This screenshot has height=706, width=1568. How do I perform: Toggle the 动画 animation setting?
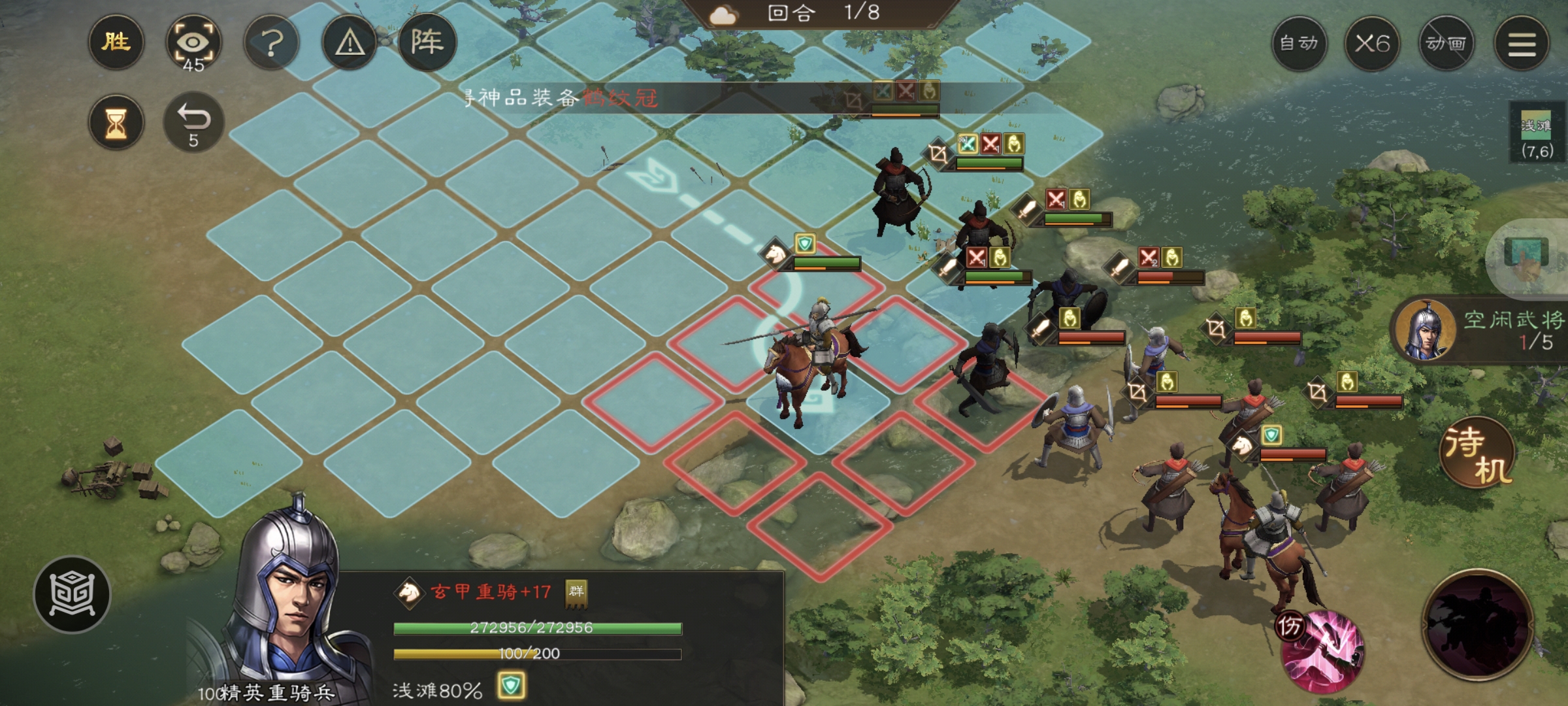pos(1446,44)
